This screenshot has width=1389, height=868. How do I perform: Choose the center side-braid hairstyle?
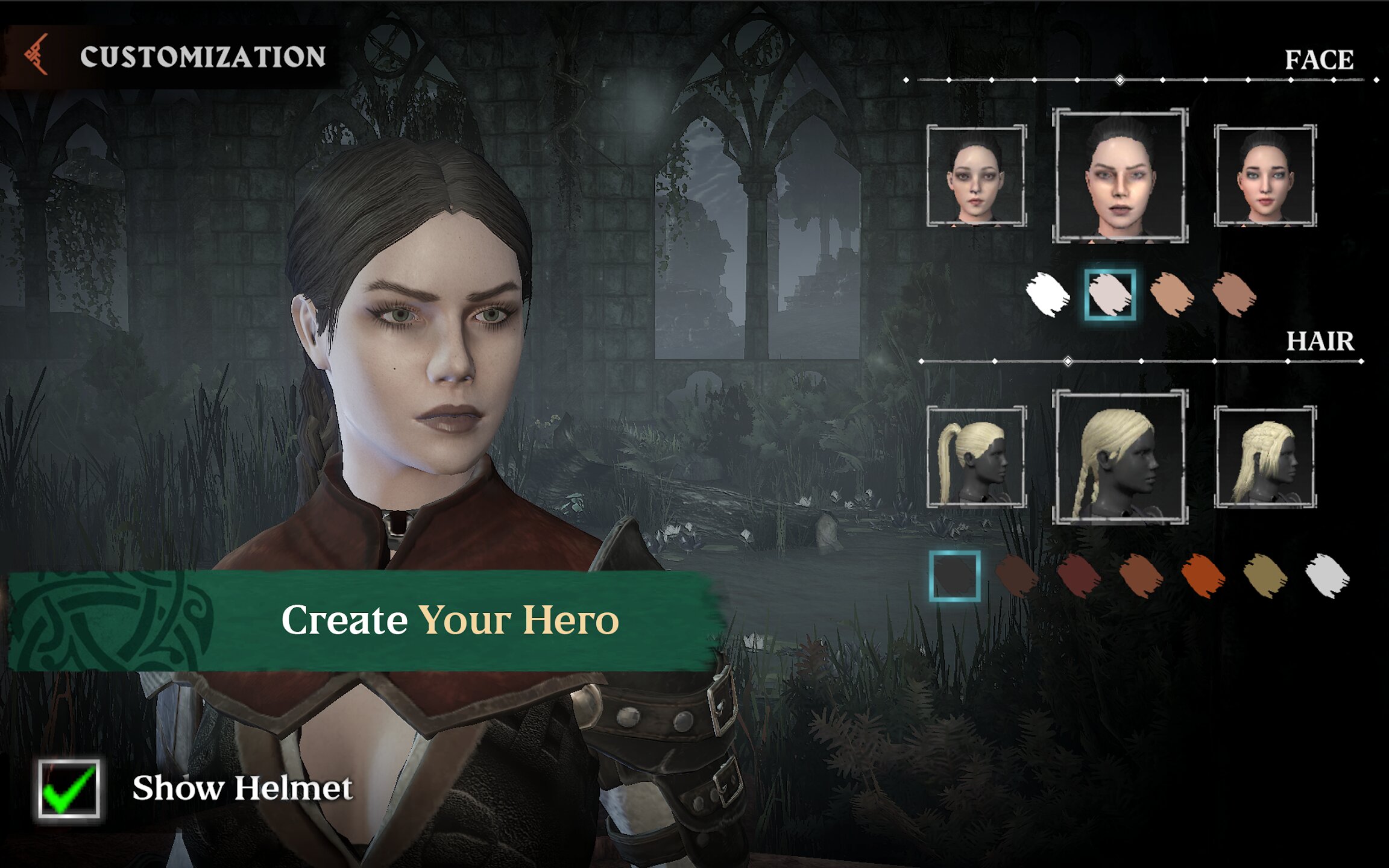click(x=1120, y=457)
